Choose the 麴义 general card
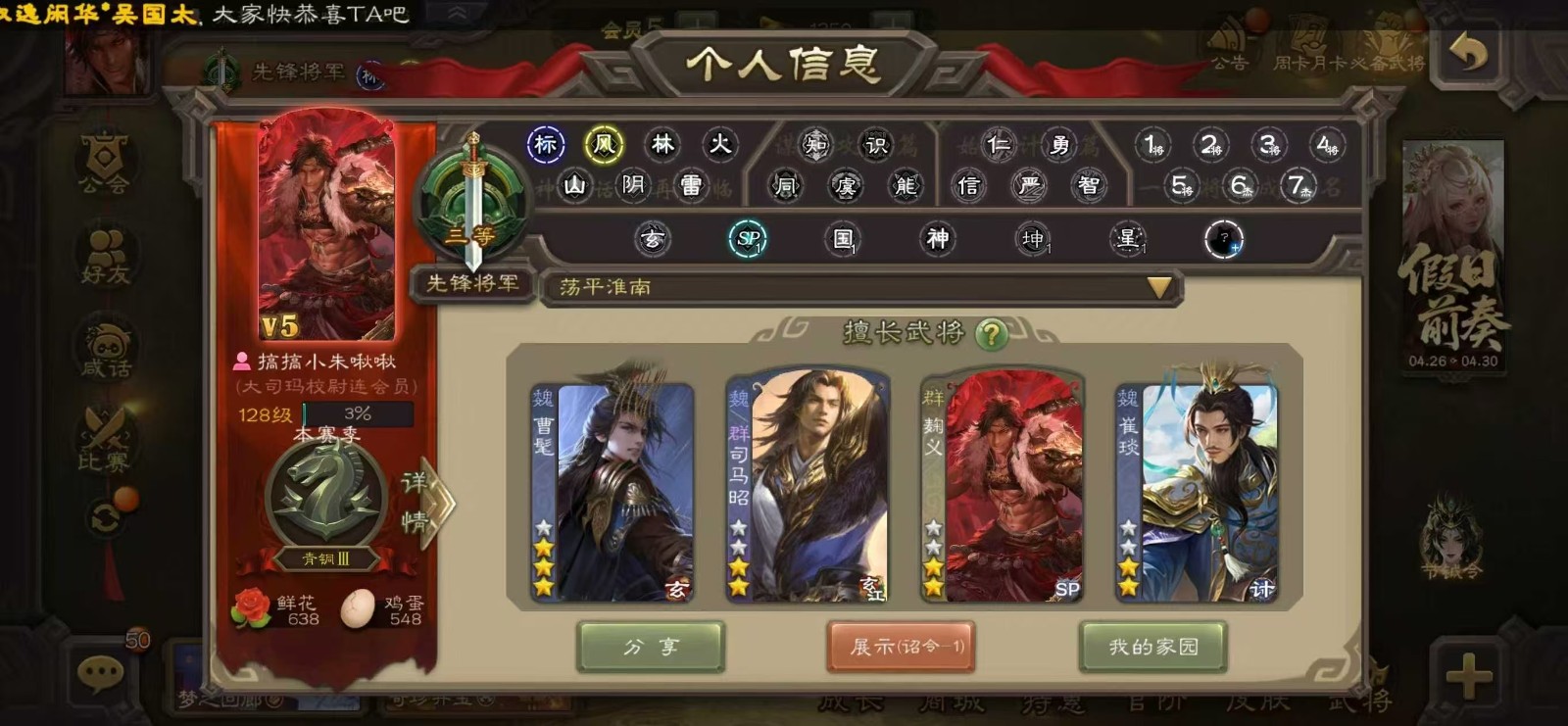This screenshot has height=726, width=1568. tap(1002, 488)
